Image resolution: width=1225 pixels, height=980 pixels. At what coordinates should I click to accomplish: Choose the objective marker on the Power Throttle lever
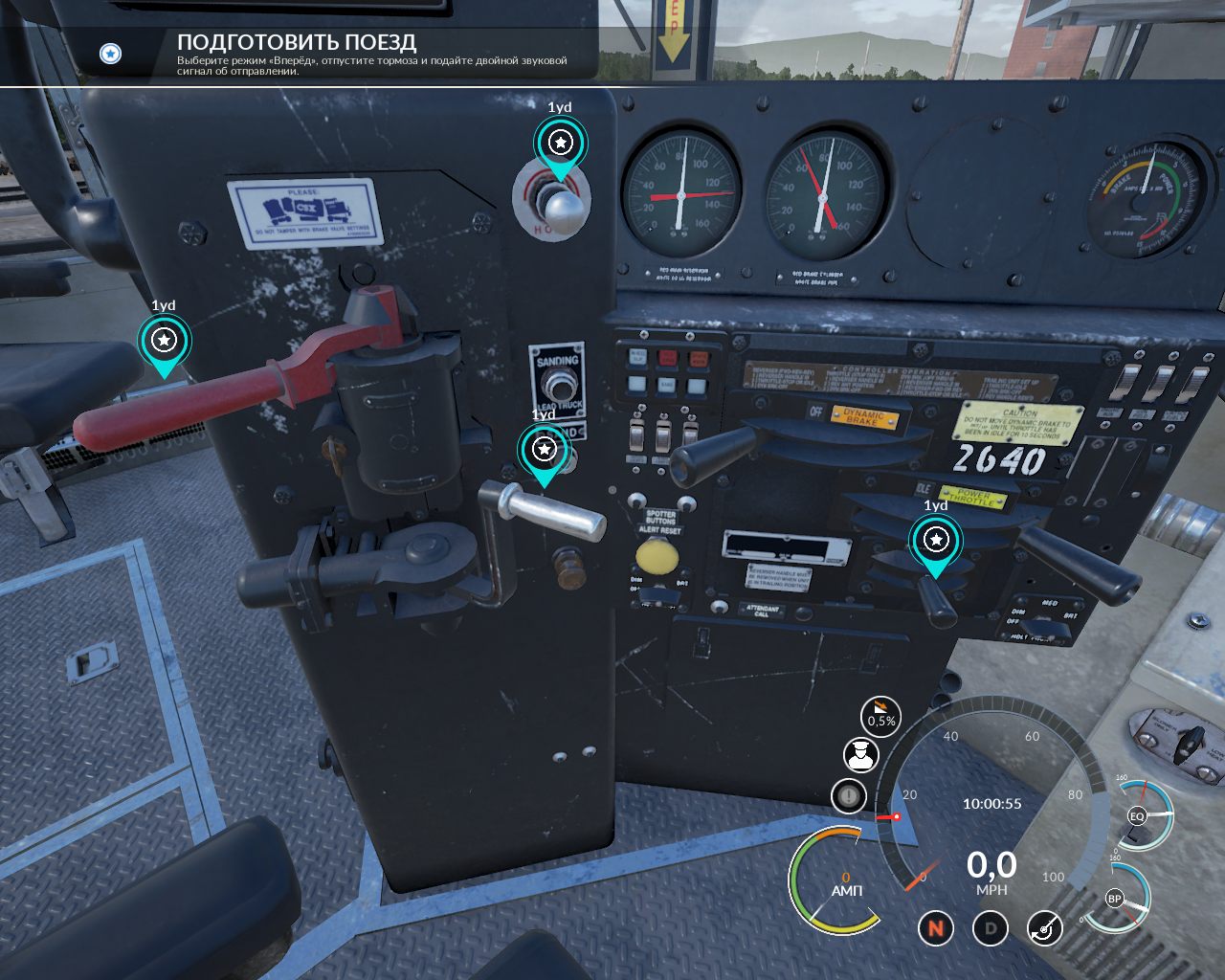(x=935, y=540)
